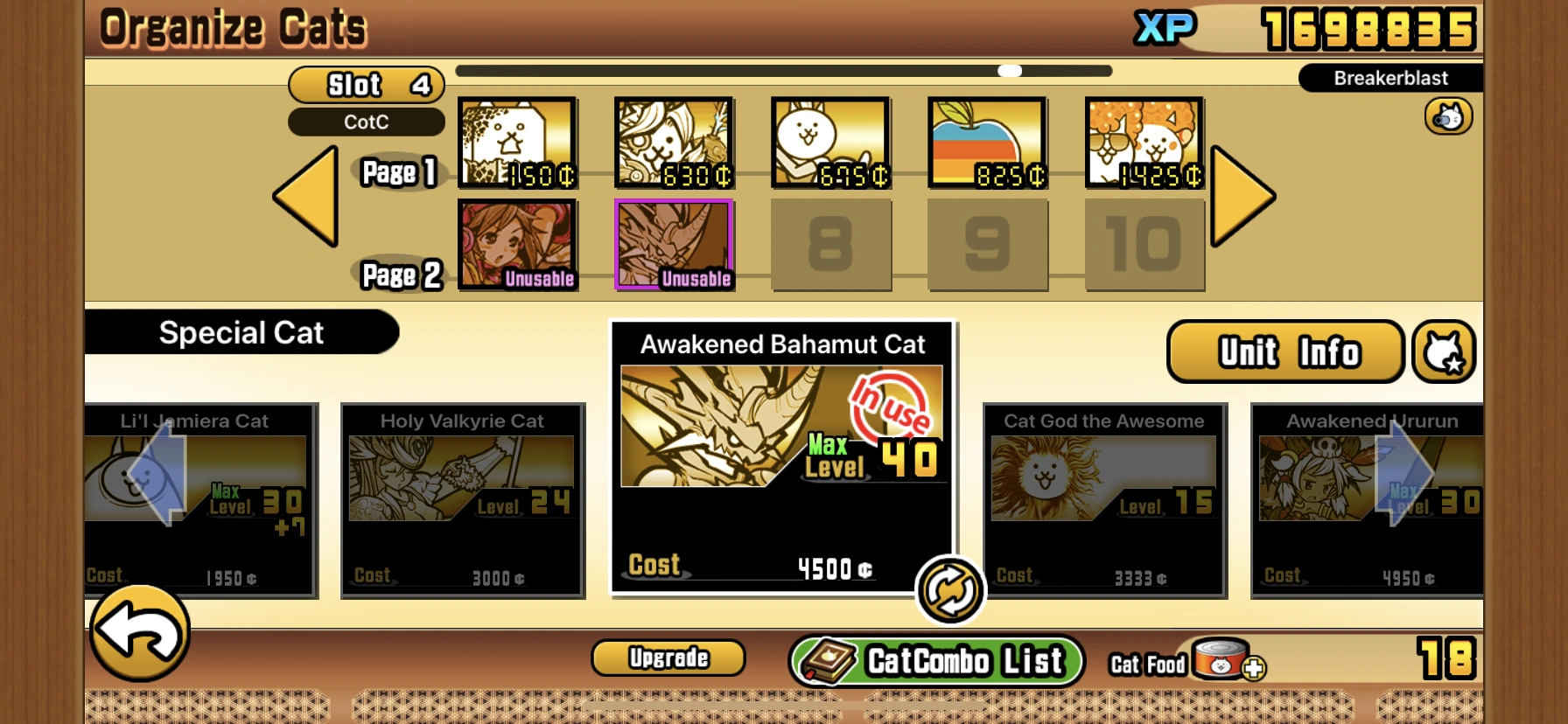
Task: Open Unit Info
Action: [x=1284, y=351]
